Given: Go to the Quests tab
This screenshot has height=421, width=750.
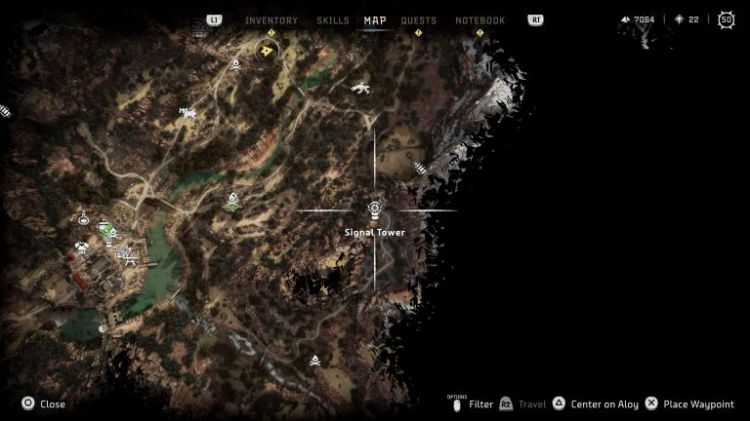Looking at the screenshot, I should [x=419, y=20].
